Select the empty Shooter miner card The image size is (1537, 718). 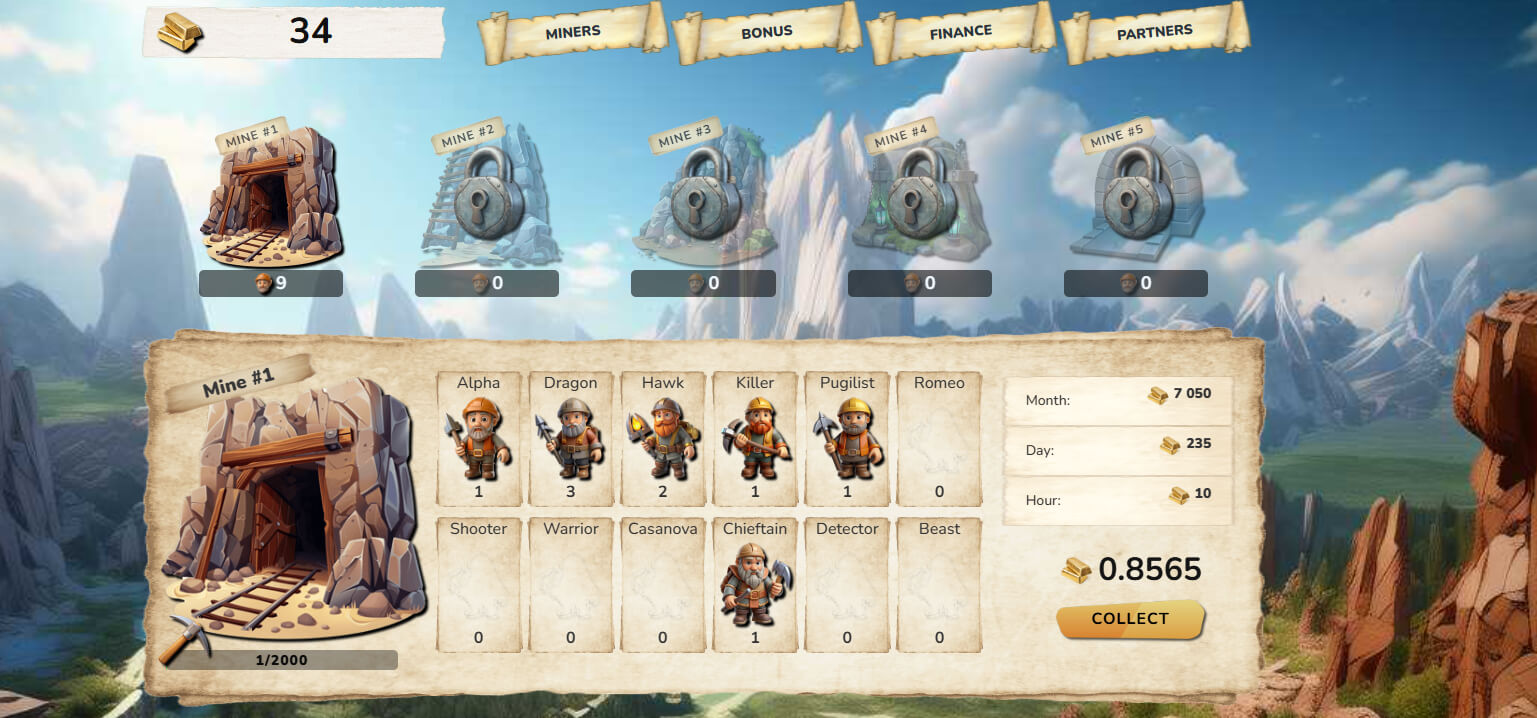pyautogui.click(x=478, y=585)
